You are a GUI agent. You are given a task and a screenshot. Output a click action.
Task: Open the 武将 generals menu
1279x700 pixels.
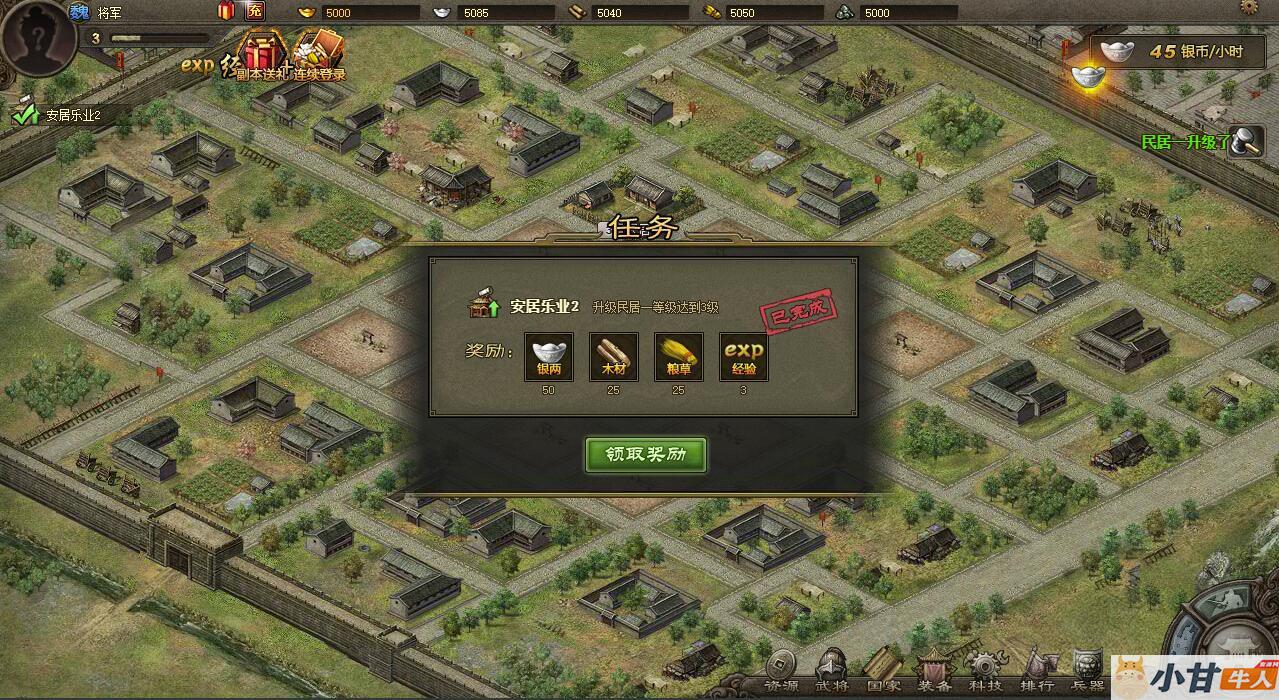[833, 671]
